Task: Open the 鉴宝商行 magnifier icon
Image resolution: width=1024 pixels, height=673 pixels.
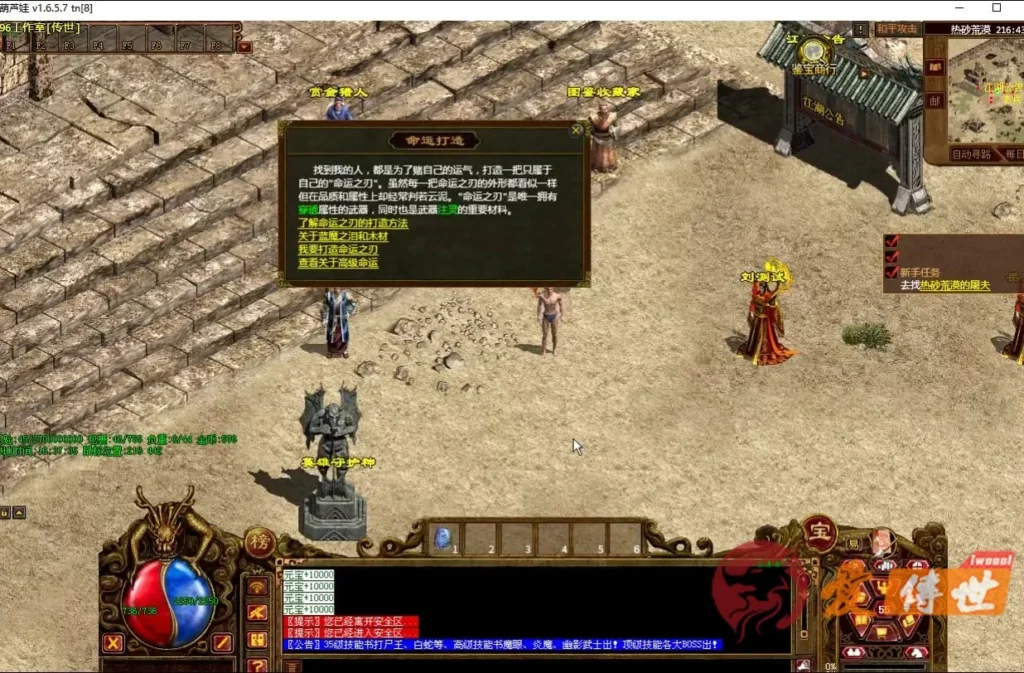Action: pos(815,50)
